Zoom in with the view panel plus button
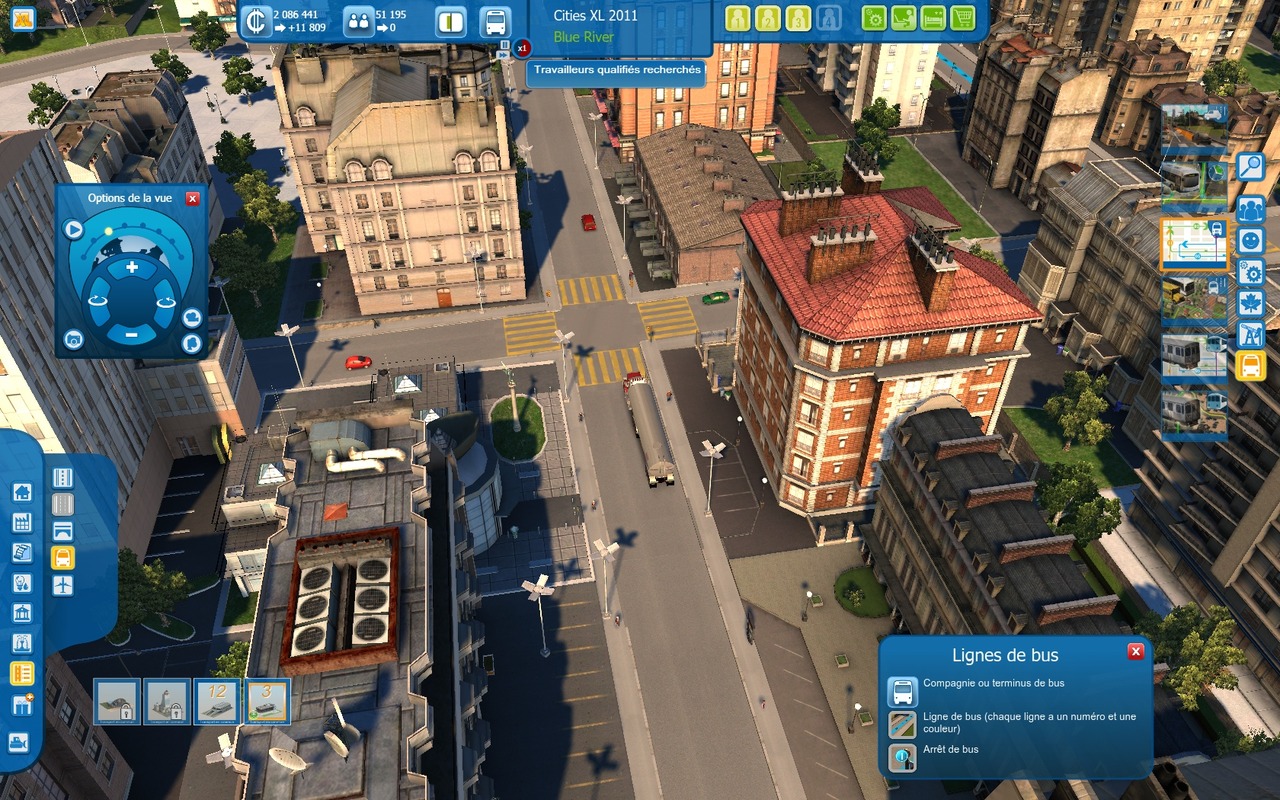1280x800 pixels. click(131, 268)
